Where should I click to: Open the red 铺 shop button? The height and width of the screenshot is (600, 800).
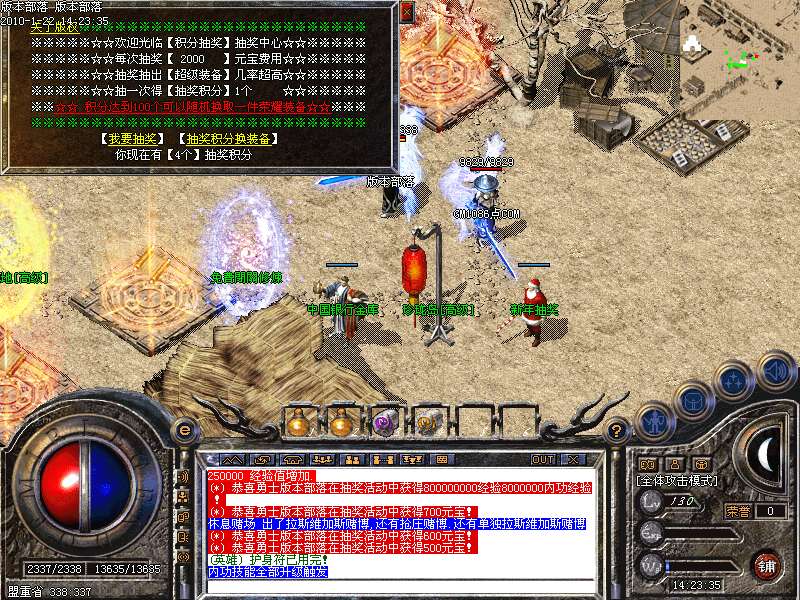tap(766, 565)
